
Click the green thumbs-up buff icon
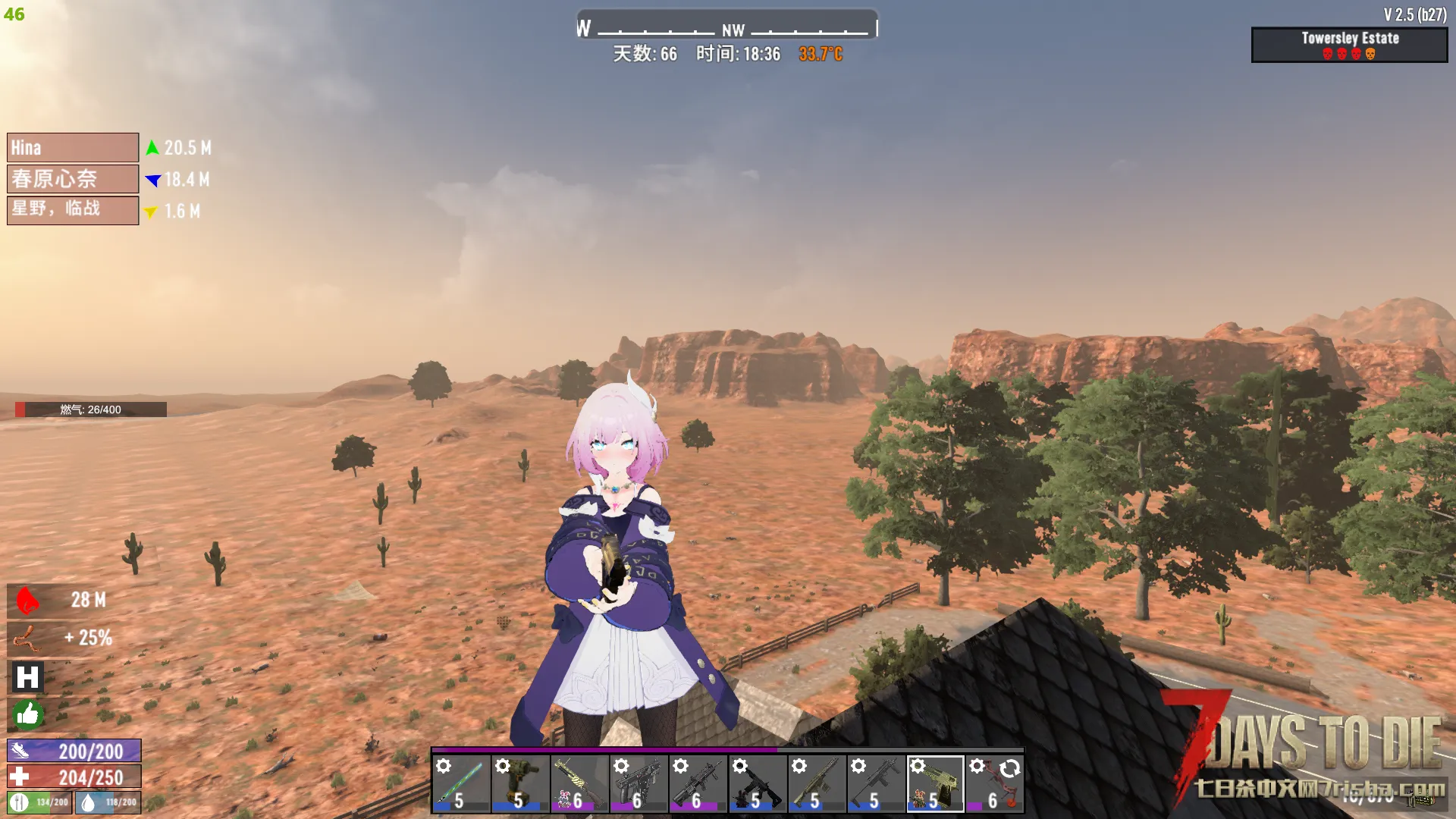pos(27,714)
